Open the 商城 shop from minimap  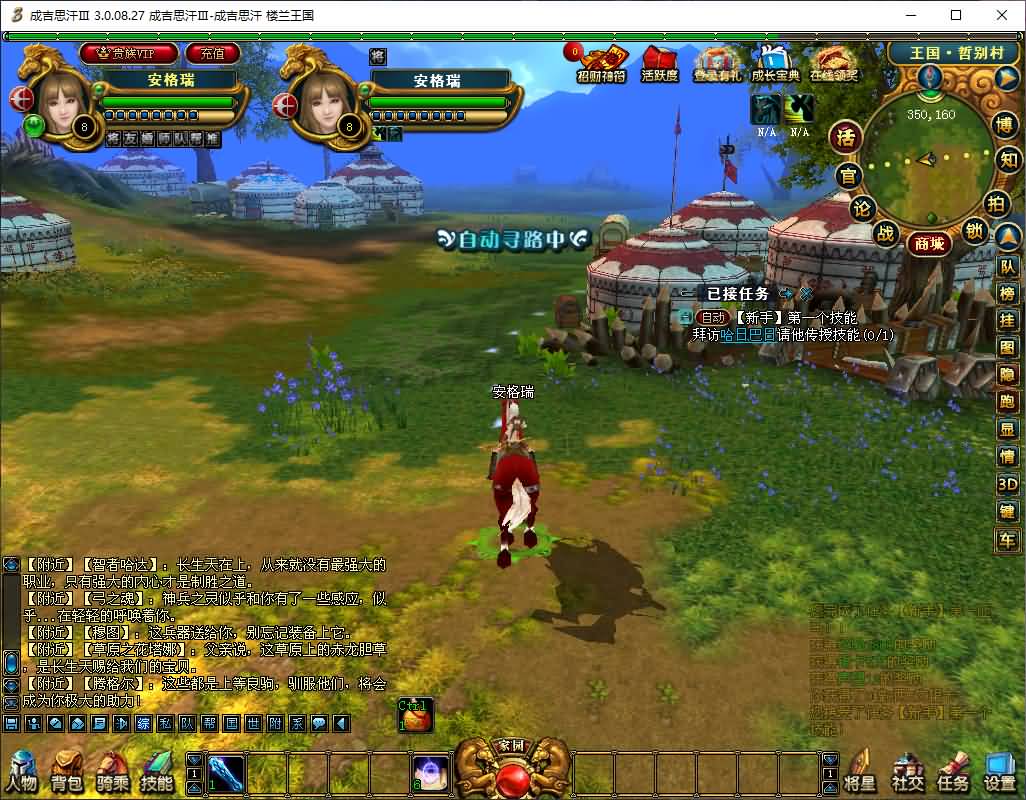[928, 243]
